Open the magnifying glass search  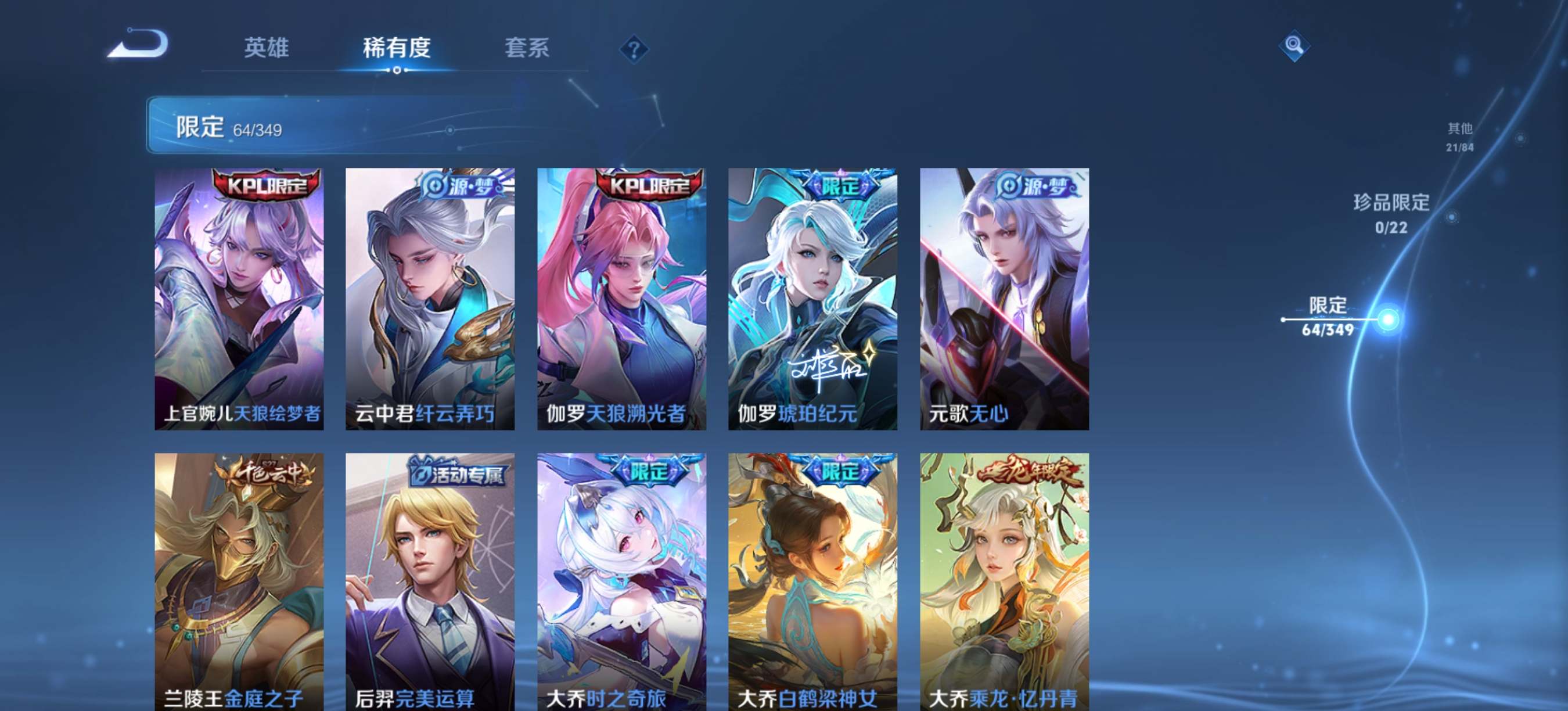[1293, 46]
